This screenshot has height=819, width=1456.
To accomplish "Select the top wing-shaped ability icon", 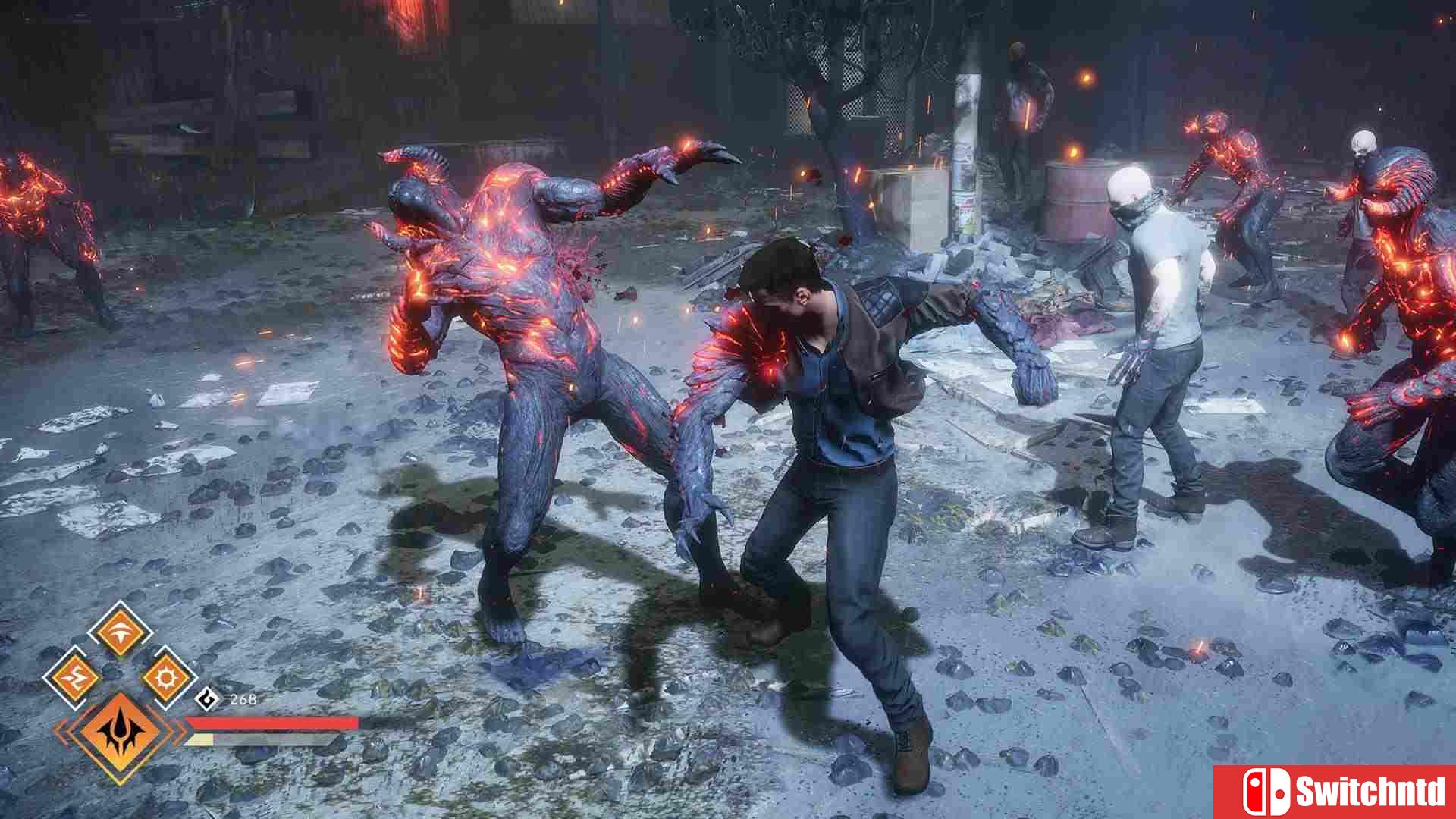I will [121, 632].
